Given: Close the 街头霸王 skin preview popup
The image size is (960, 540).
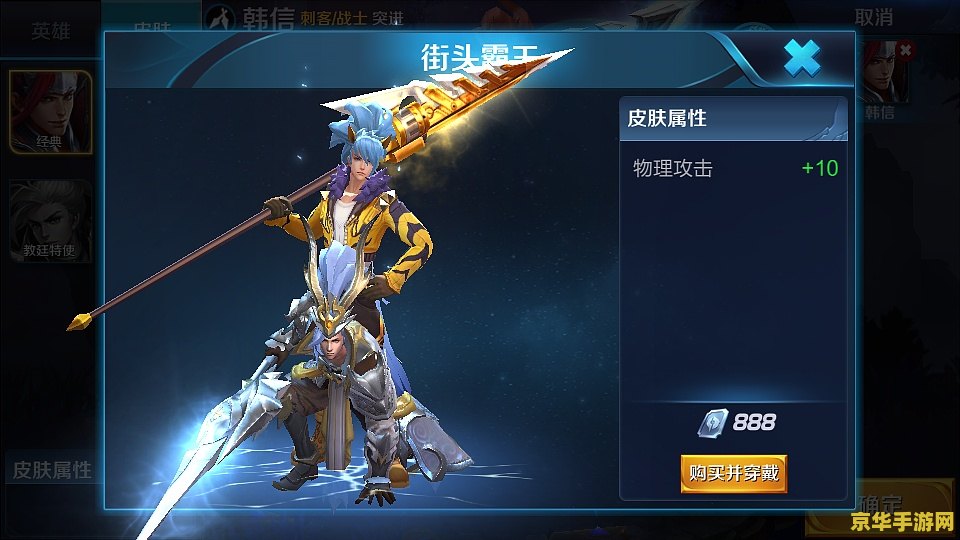Looking at the screenshot, I should [x=801, y=59].
